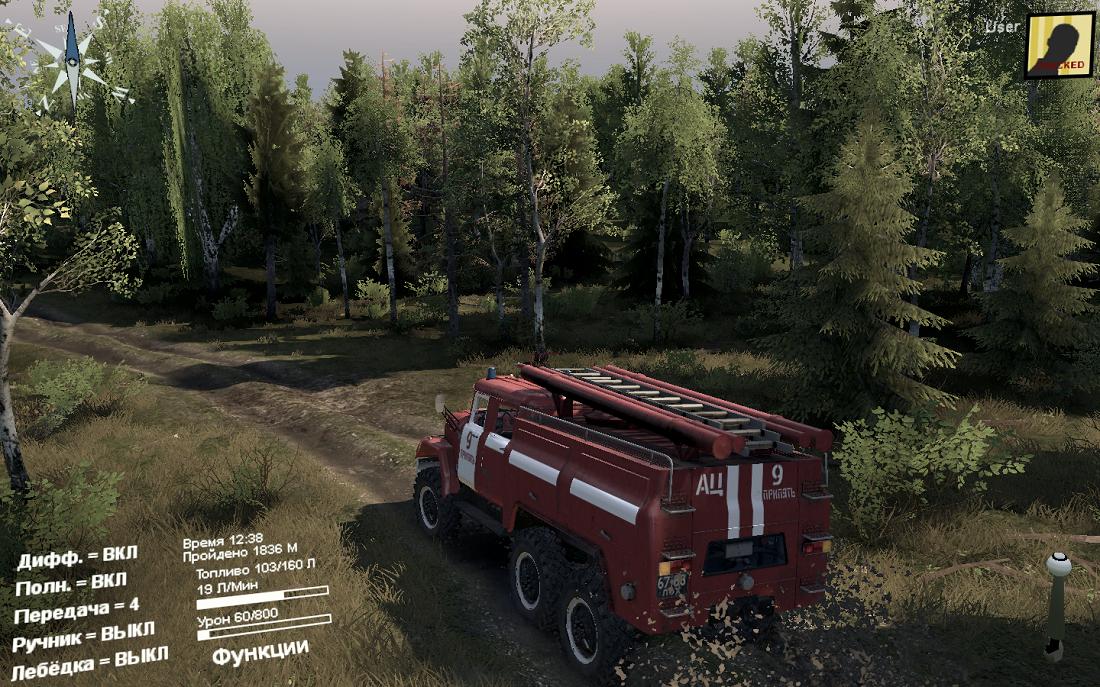Click the User player avatar
The width and height of the screenshot is (1100, 687).
point(1059,45)
